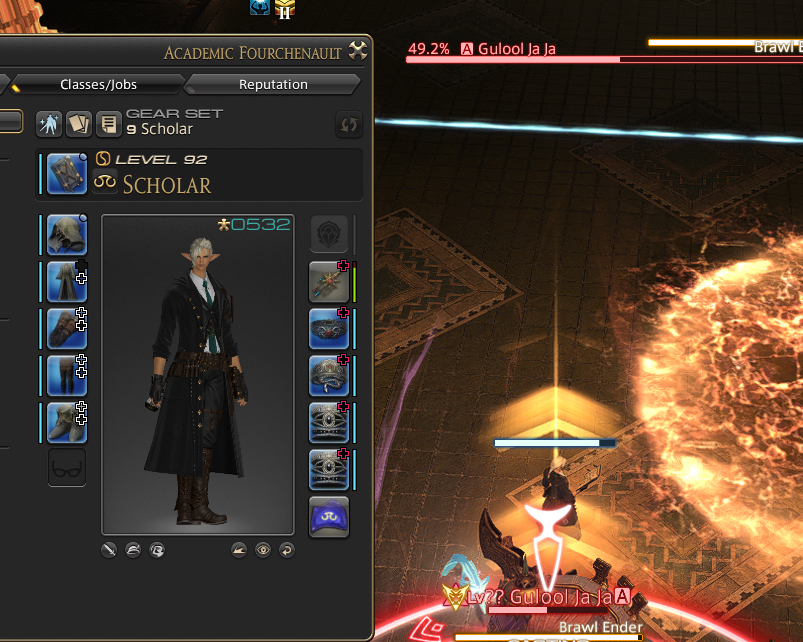This screenshot has width=803, height=642.
Task: Select the robe body gear slot
Action: click(x=67, y=282)
